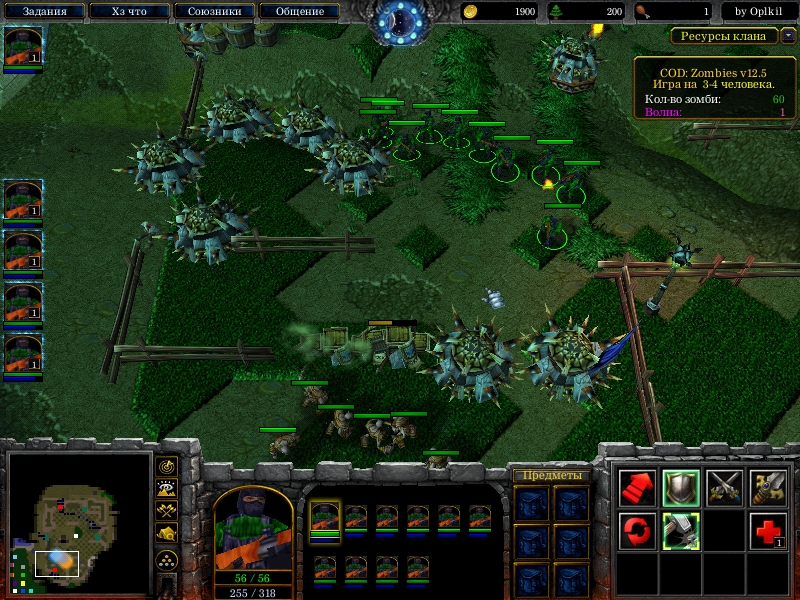Select the sword and hilt Patrol command
The image size is (800, 600).
[x=769, y=487]
